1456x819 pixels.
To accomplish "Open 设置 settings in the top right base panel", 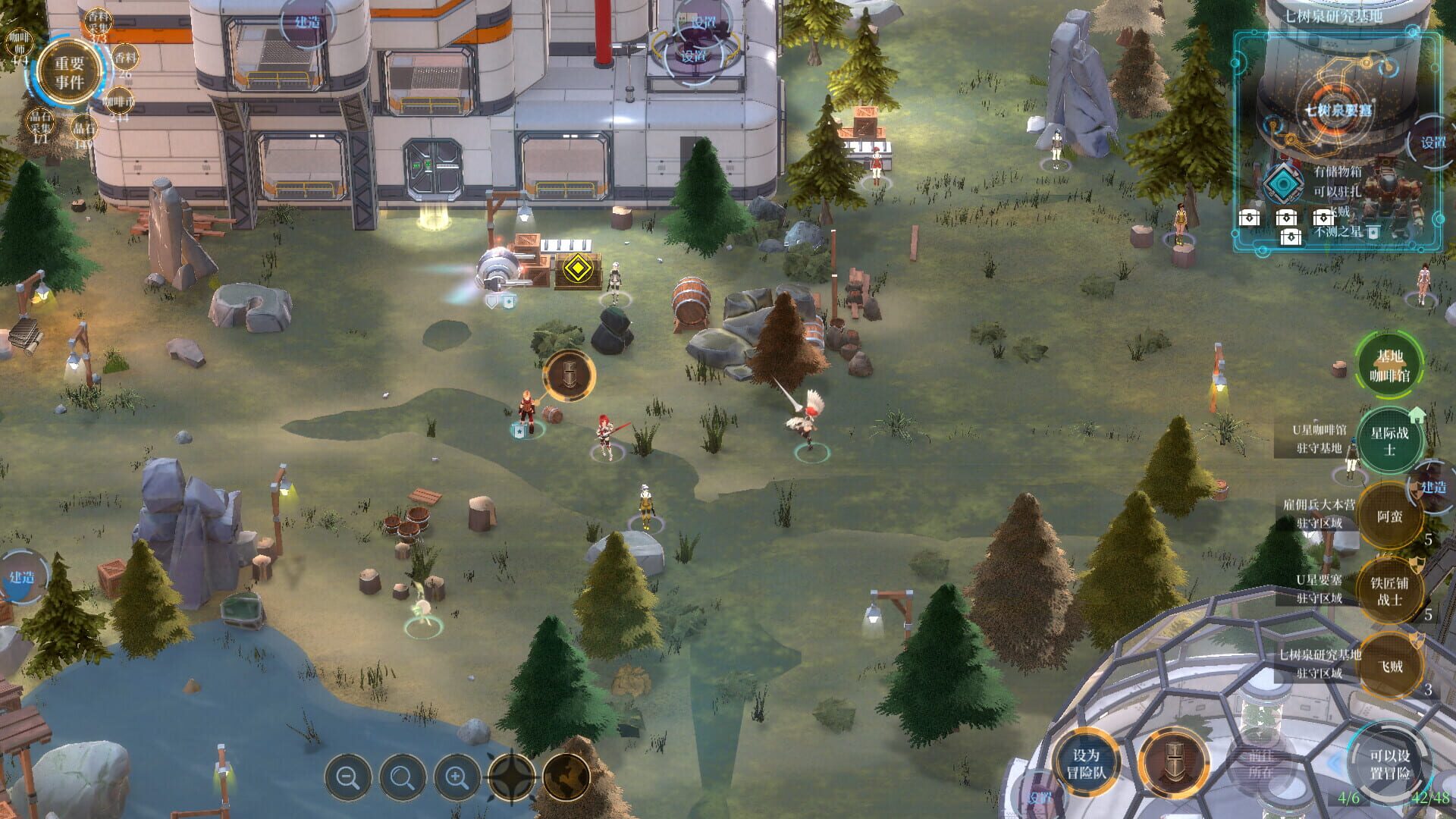I will [x=1431, y=140].
